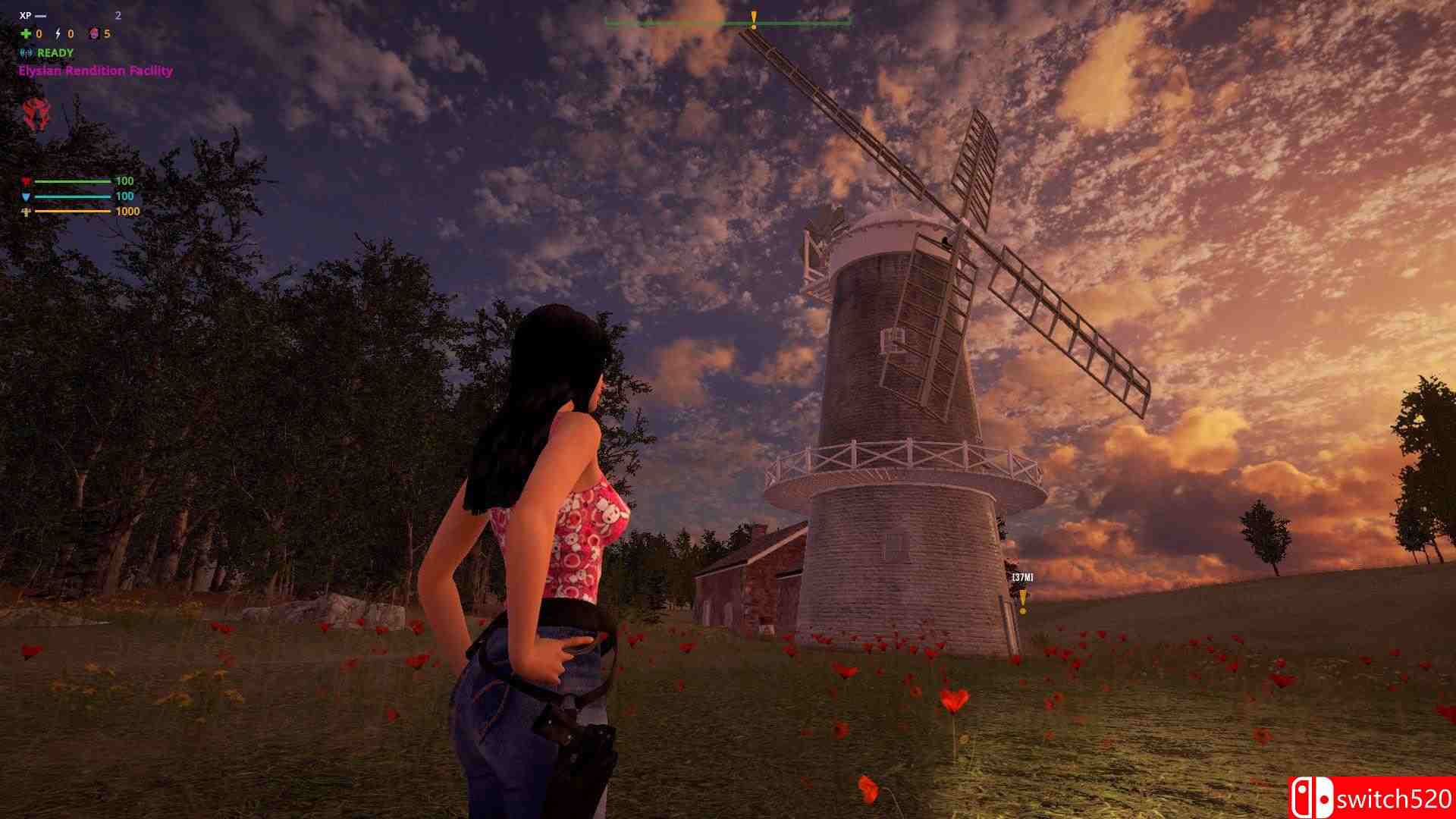Select the white lightning bolt icon
The height and width of the screenshot is (819, 1456).
(59, 34)
